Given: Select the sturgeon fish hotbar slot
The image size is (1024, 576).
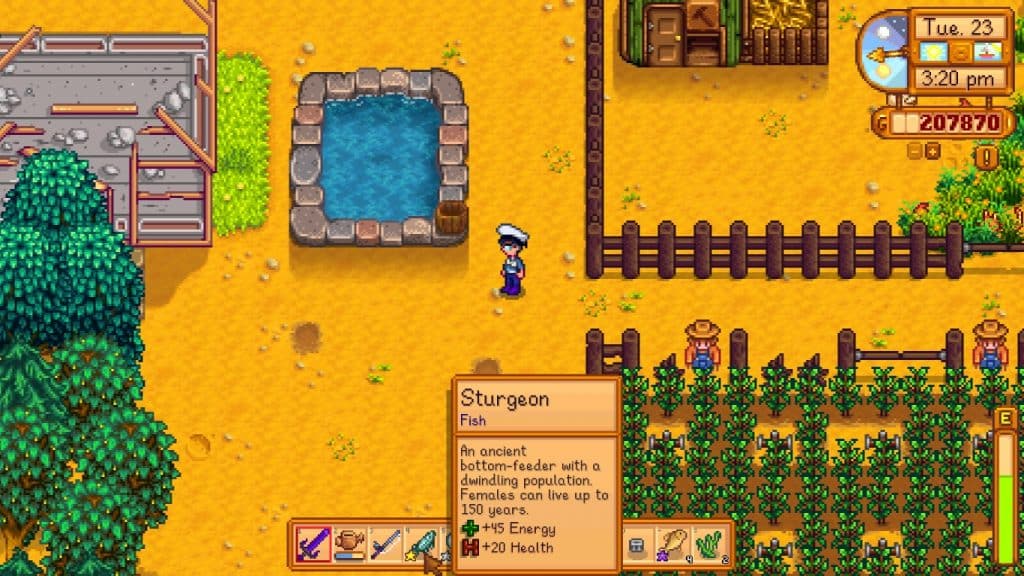Looking at the screenshot, I should [423, 545].
